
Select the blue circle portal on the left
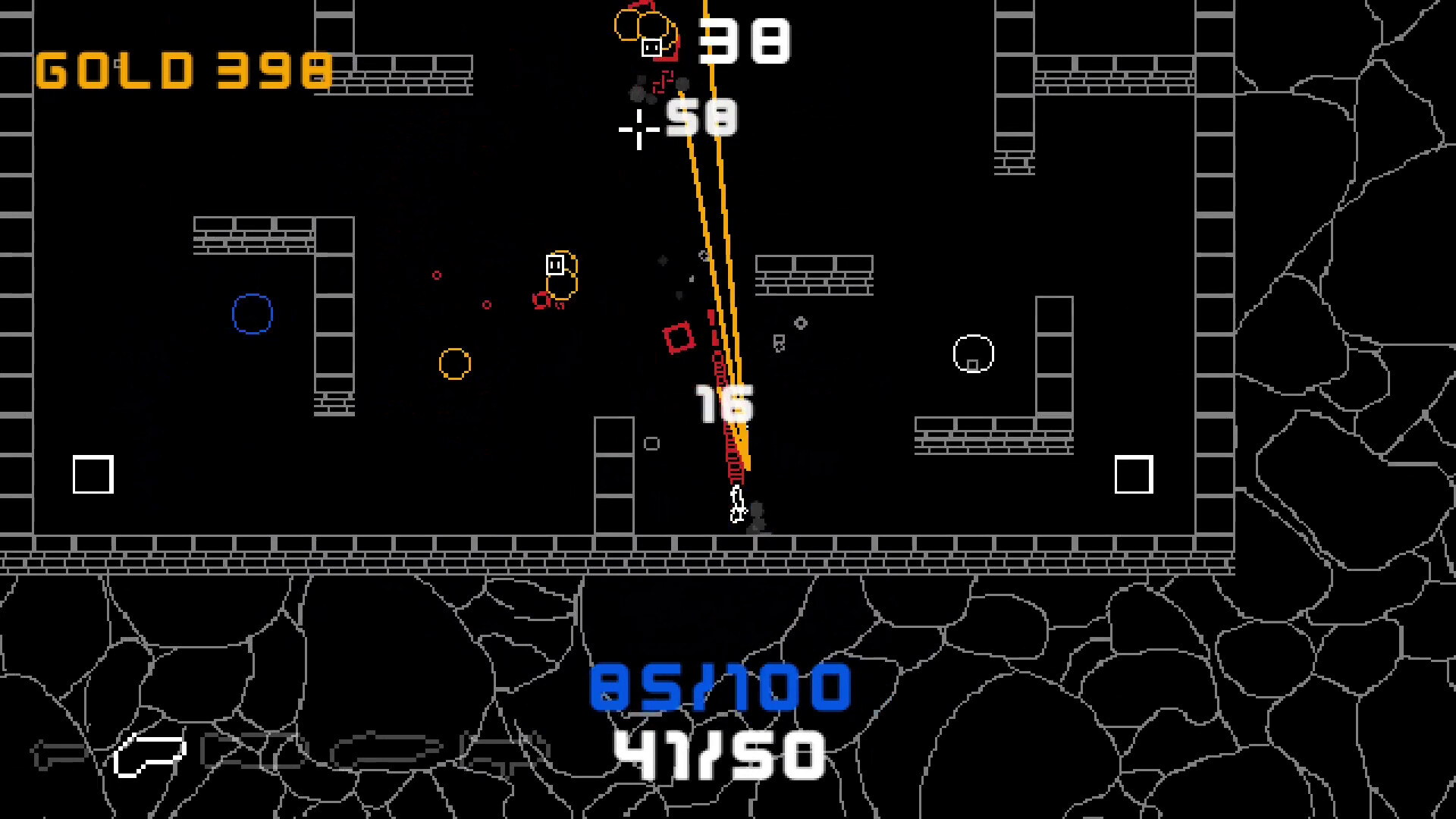pos(252,314)
